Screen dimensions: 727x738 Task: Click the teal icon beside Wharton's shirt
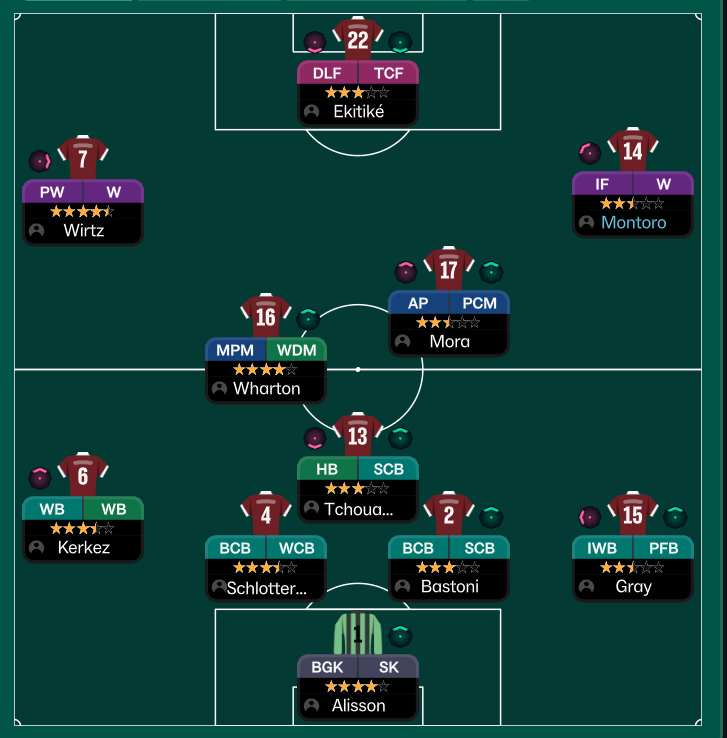308,319
